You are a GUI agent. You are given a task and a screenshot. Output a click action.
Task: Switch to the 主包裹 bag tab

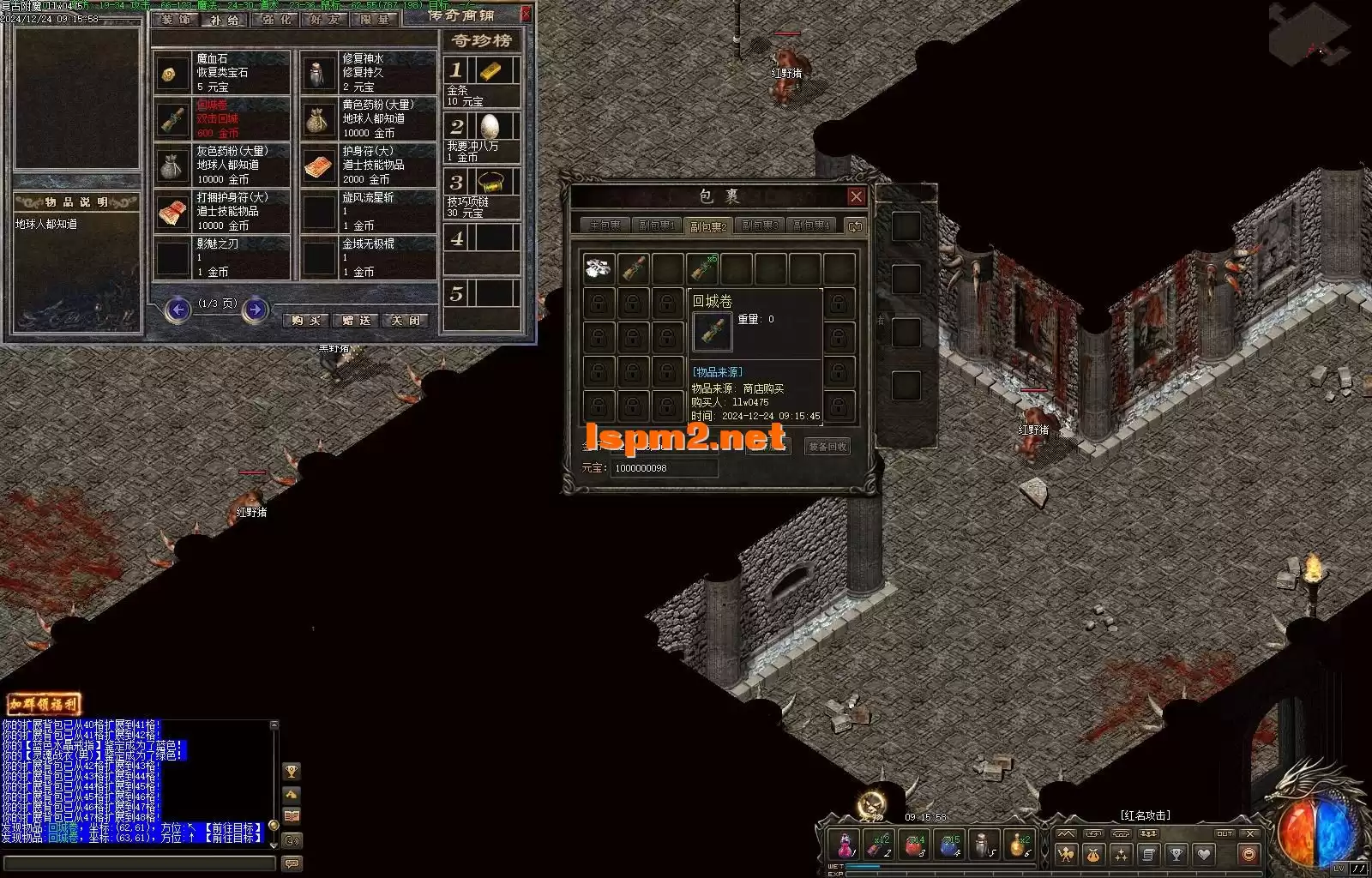point(605,226)
